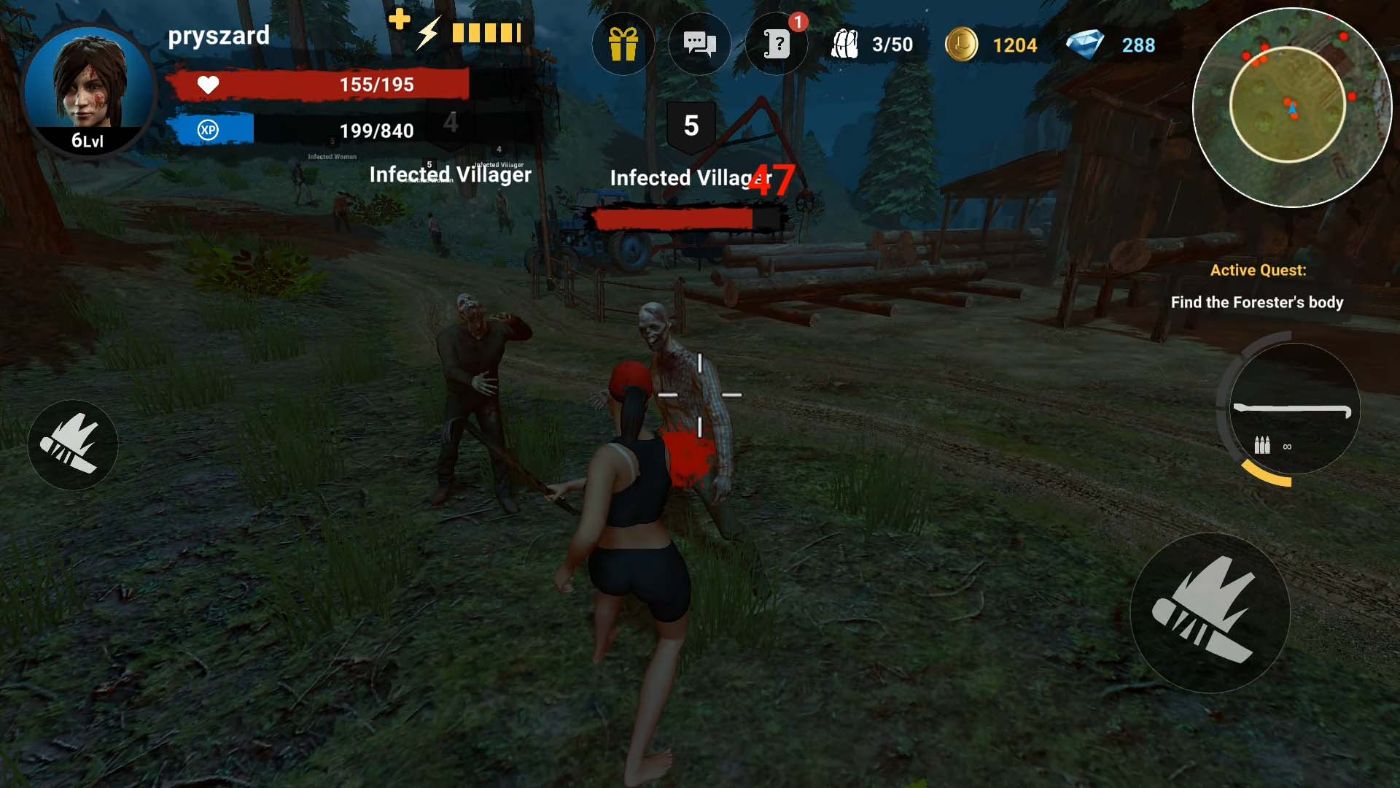Select the Find the Forester's body quest

tap(1258, 301)
